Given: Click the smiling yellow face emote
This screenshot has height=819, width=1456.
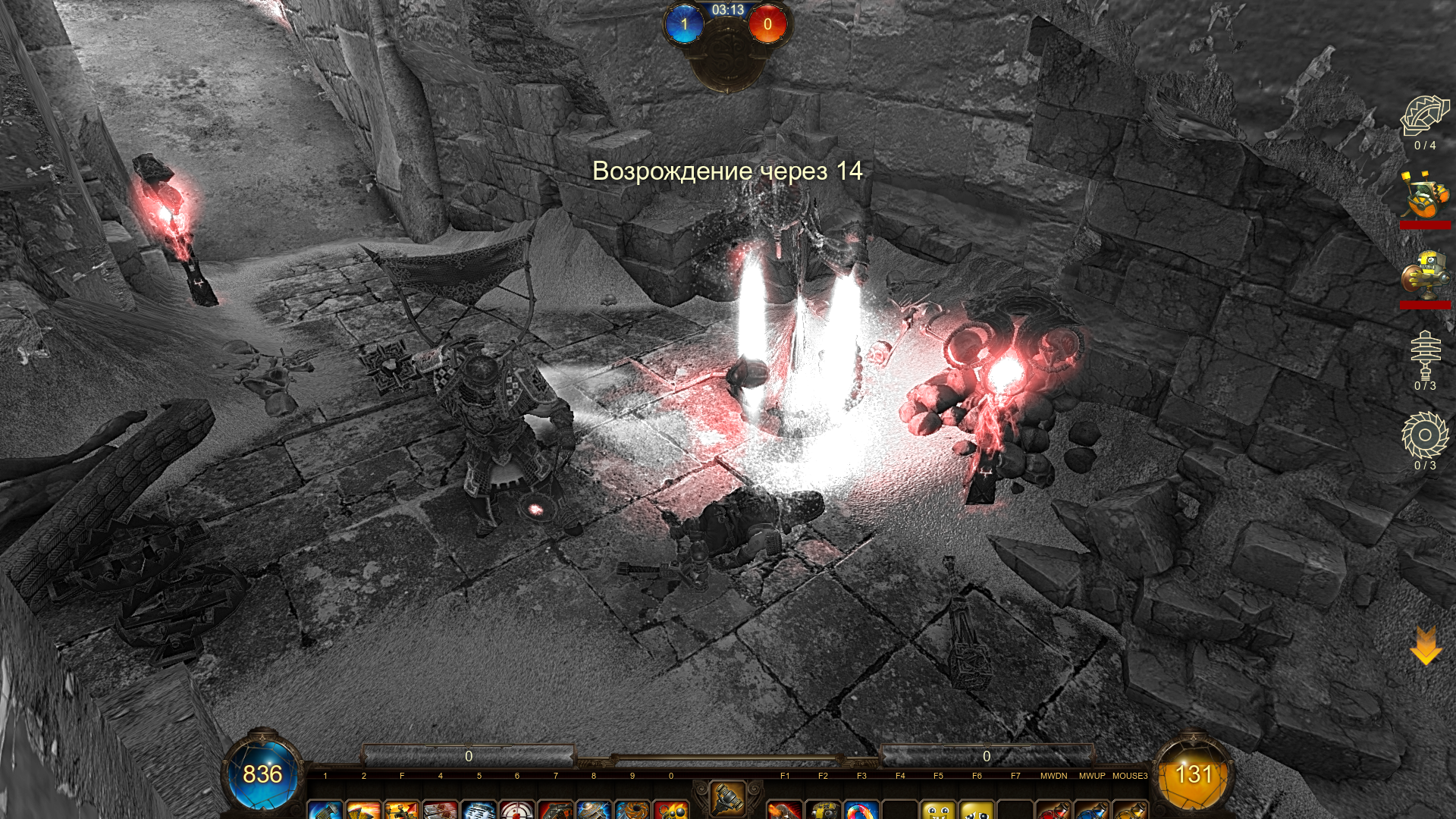Looking at the screenshot, I should (938, 810).
